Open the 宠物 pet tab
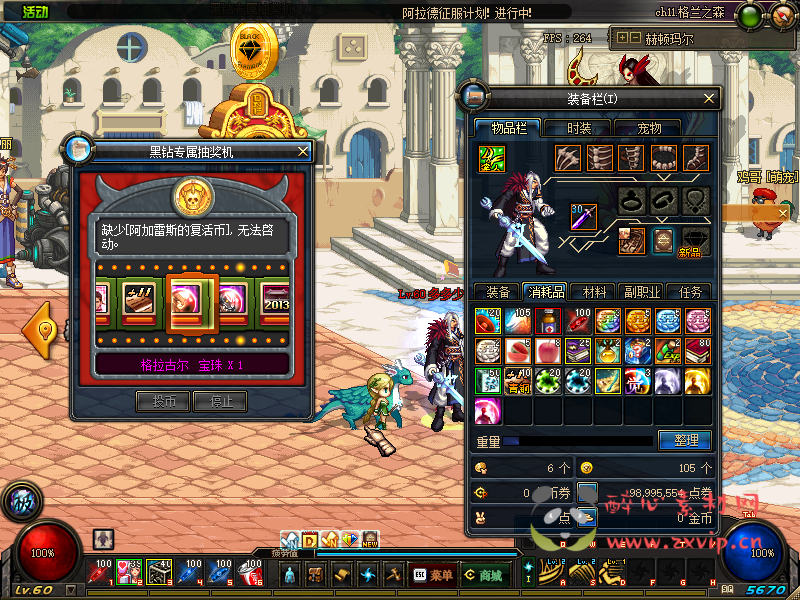The width and height of the screenshot is (800, 600). (x=649, y=128)
